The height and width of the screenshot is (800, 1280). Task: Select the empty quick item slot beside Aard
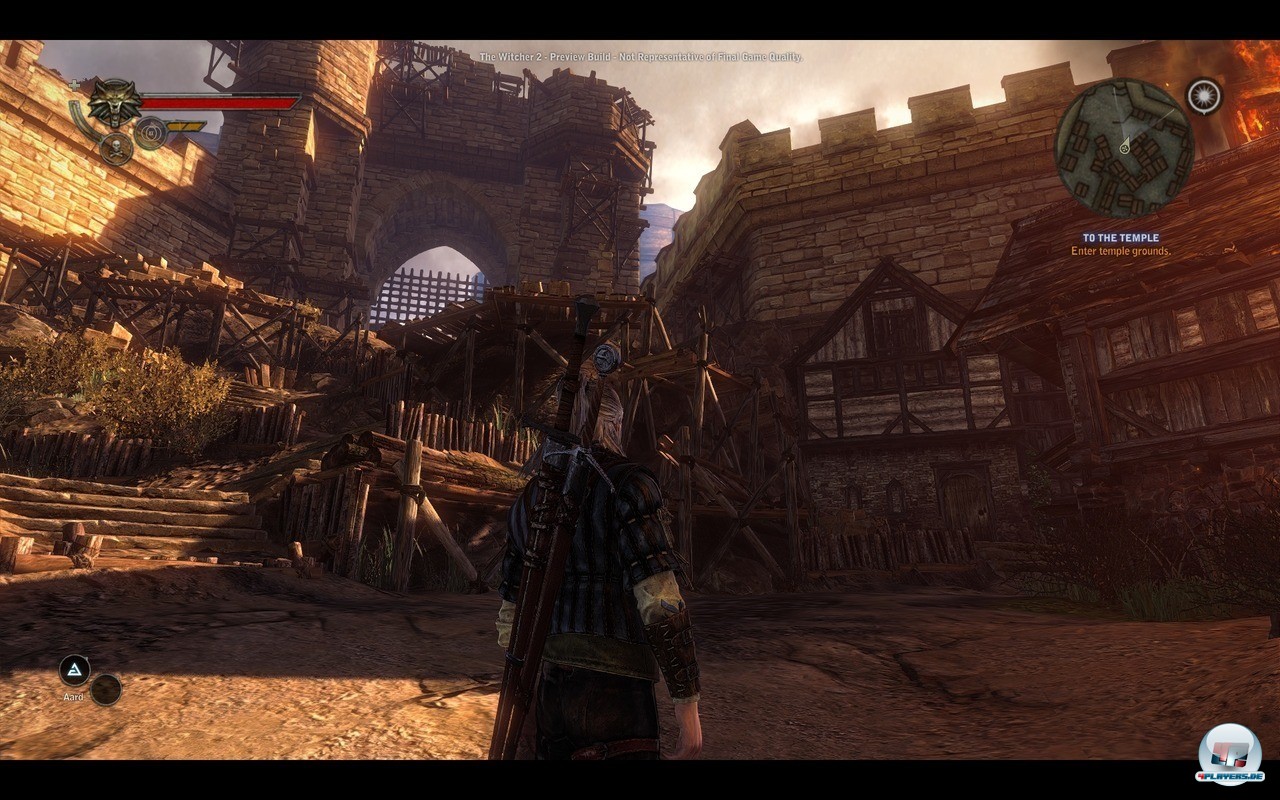pos(106,689)
